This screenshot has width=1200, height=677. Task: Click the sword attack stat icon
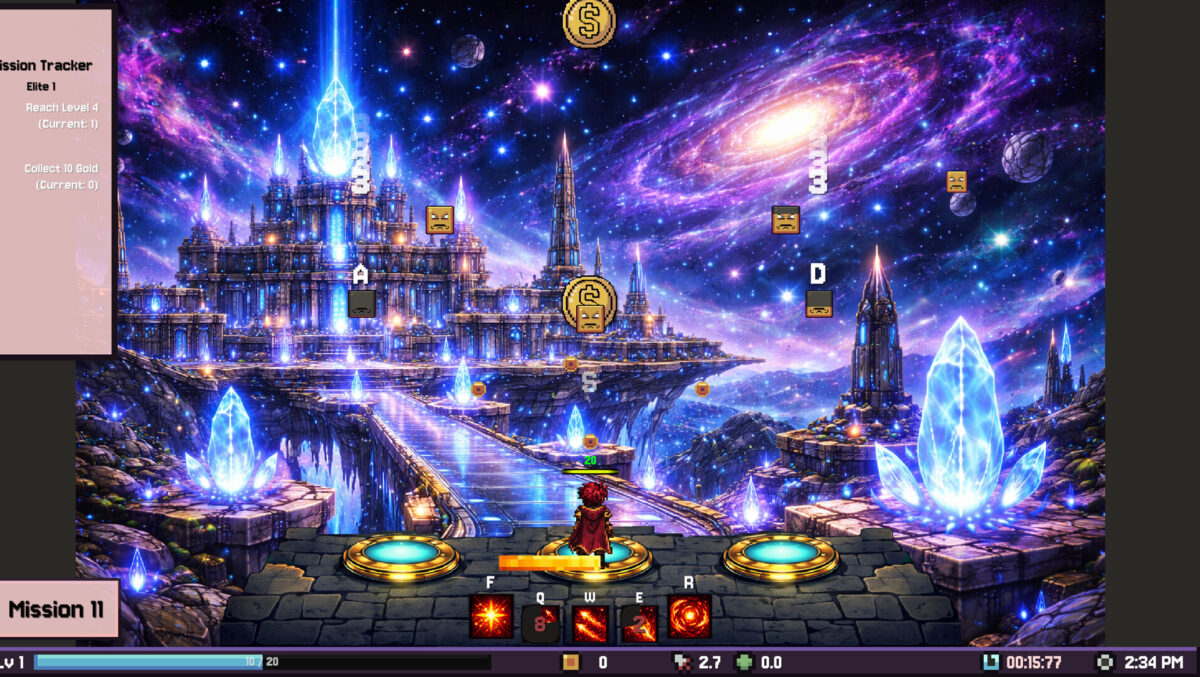(681, 662)
